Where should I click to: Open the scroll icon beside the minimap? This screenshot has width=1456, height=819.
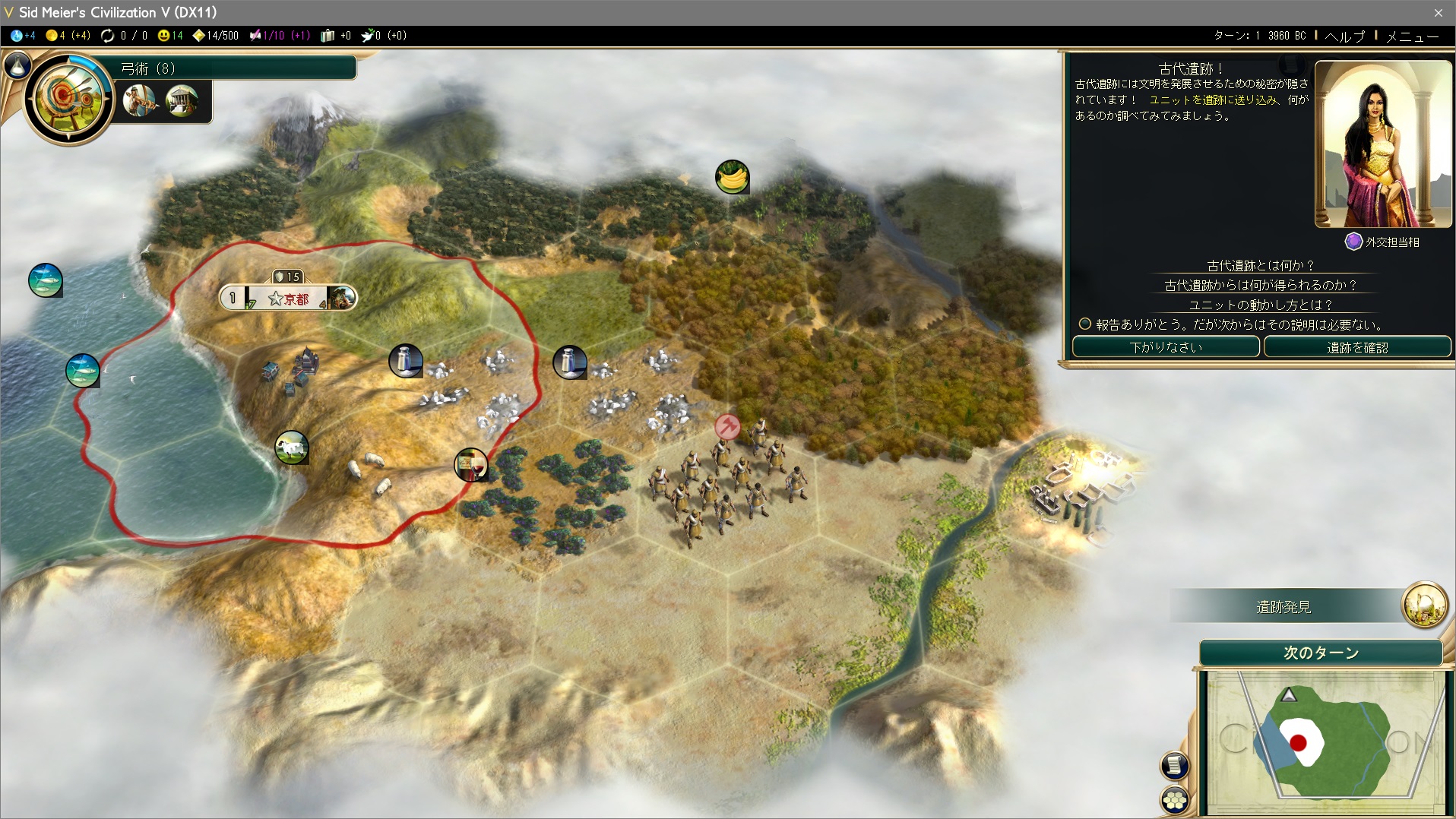pyautogui.click(x=1175, y=765)
